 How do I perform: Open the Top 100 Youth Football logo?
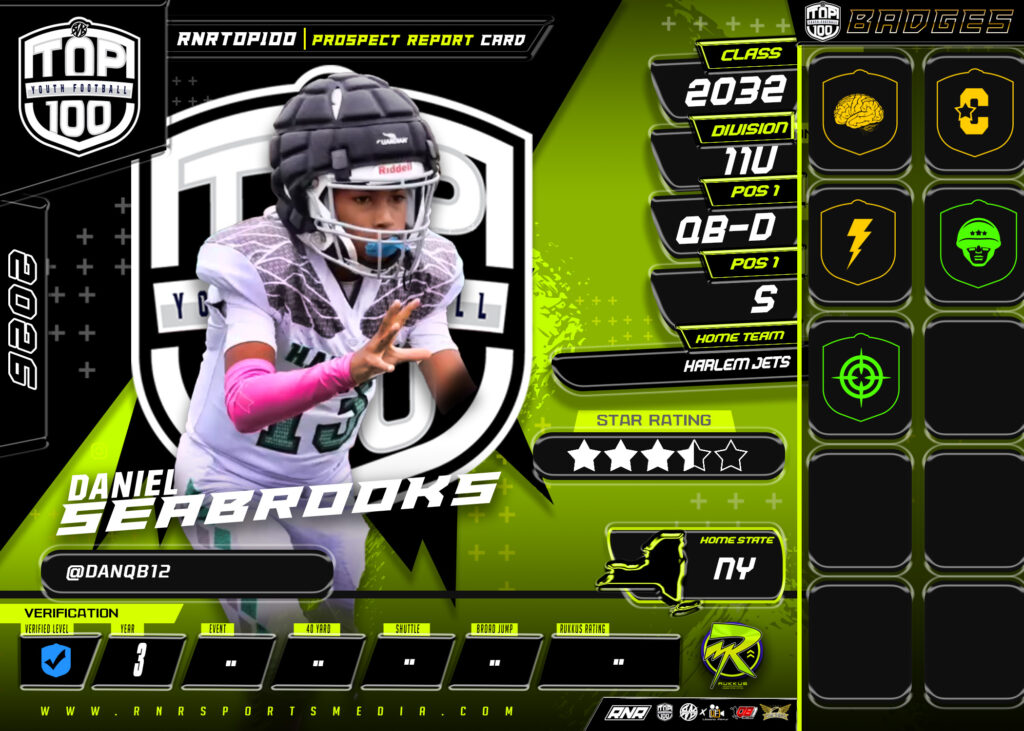tap(79, 88)
